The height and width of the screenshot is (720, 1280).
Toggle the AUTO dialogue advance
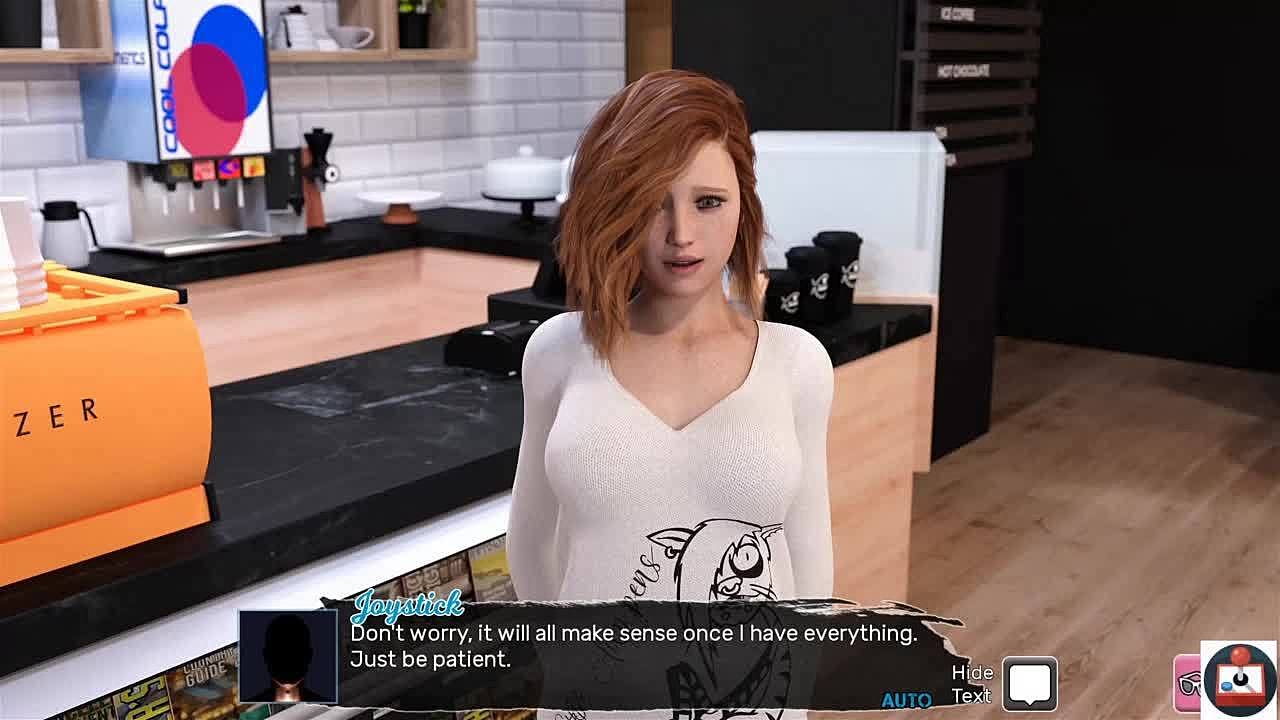click(906, 700)
